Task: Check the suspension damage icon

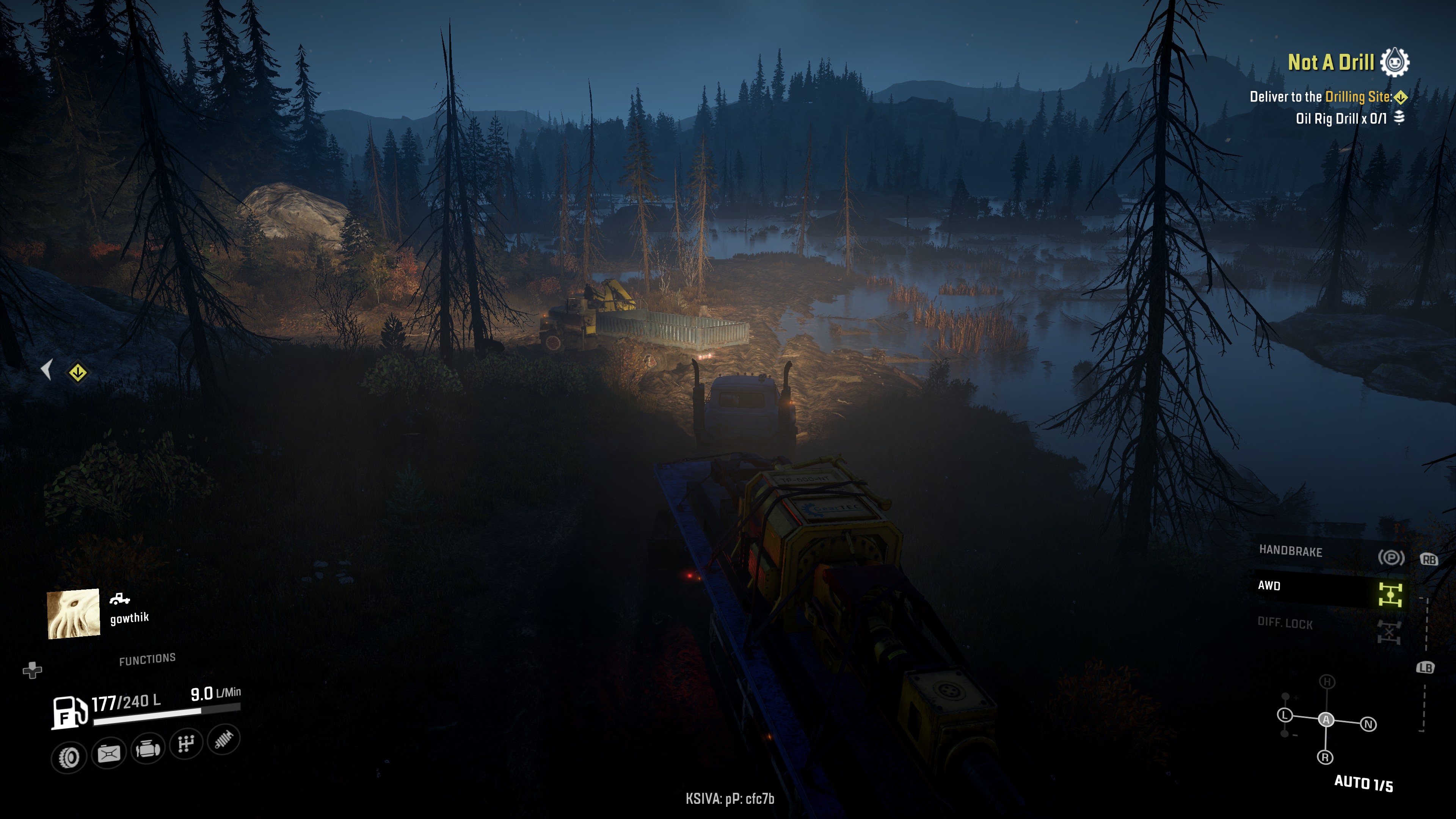Action: tap(224, 739)
